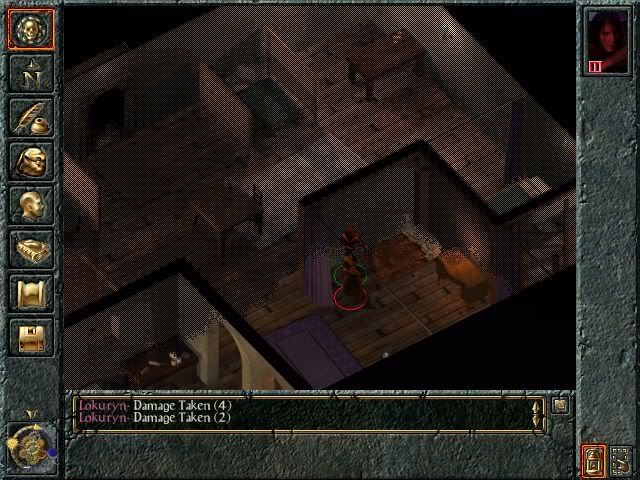Toggle party AI with the lantern button
The image size is (640, 480).
click(593, 461)
